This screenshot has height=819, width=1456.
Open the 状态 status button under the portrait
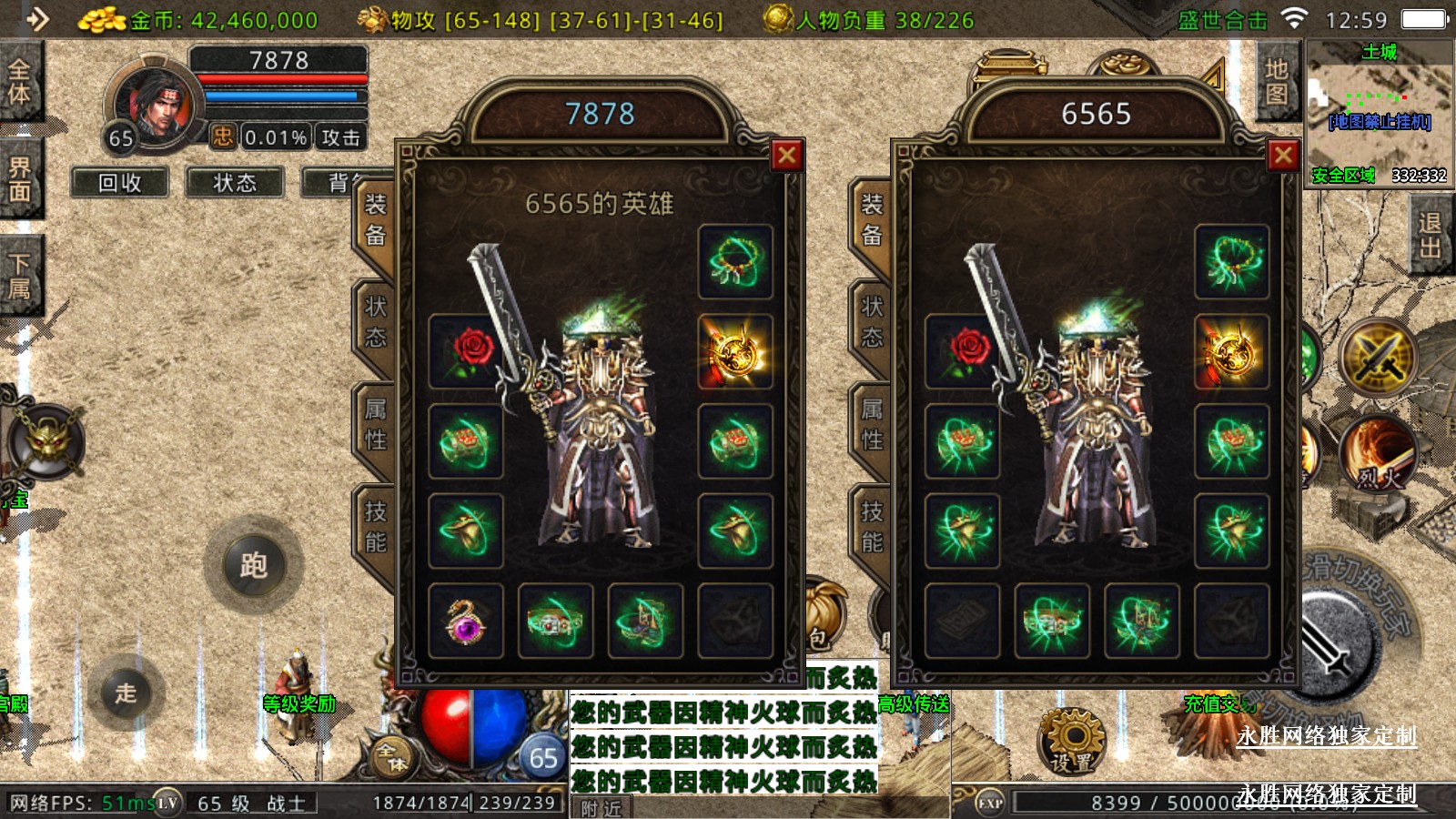coord(235,183)
